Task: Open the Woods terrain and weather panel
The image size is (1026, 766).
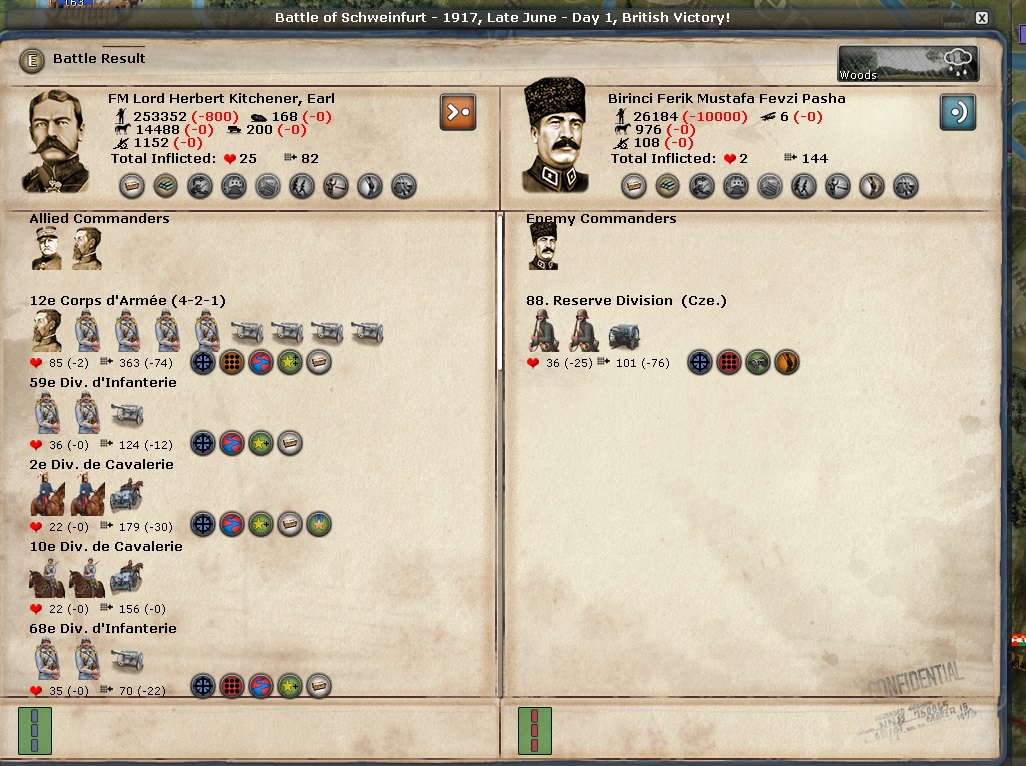Action: tap(907, 64)
